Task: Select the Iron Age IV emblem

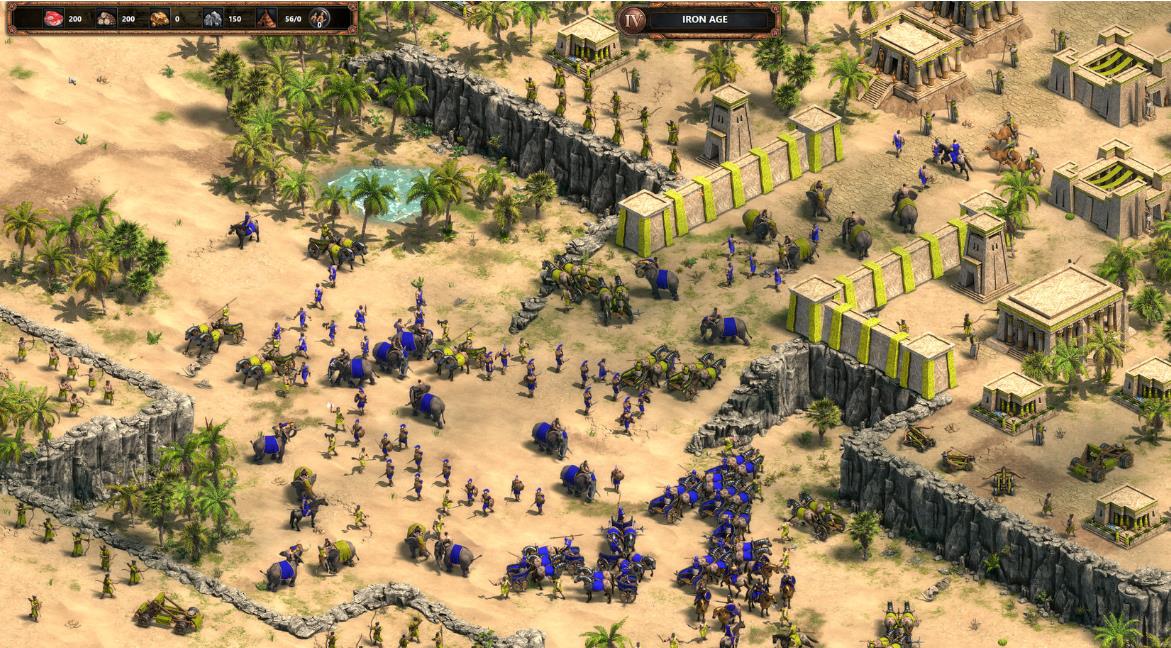Action: coord(631,19)
